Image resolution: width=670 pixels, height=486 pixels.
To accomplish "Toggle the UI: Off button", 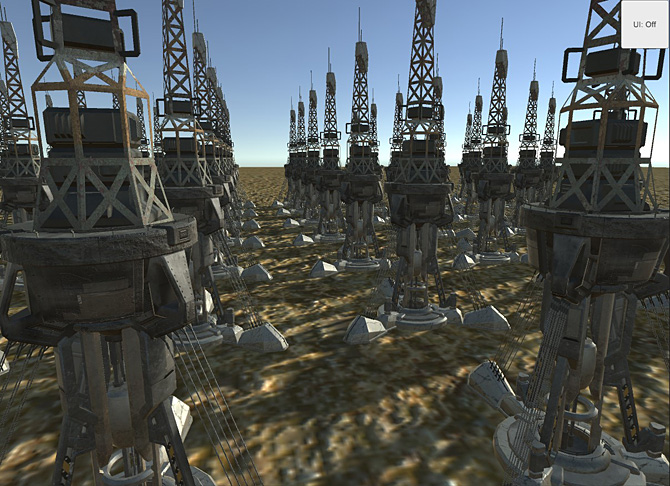I will 644,23.
